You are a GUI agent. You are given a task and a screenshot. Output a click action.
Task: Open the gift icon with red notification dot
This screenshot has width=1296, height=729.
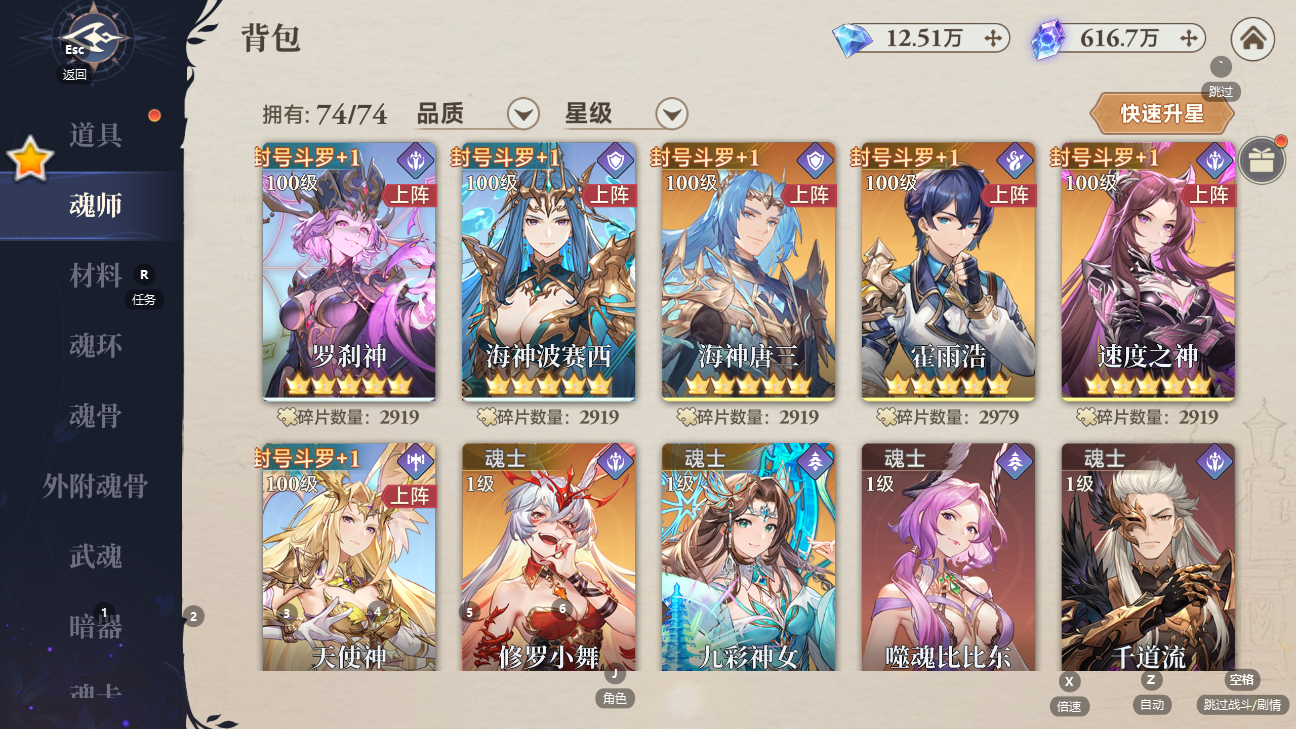pos(1261,160)
